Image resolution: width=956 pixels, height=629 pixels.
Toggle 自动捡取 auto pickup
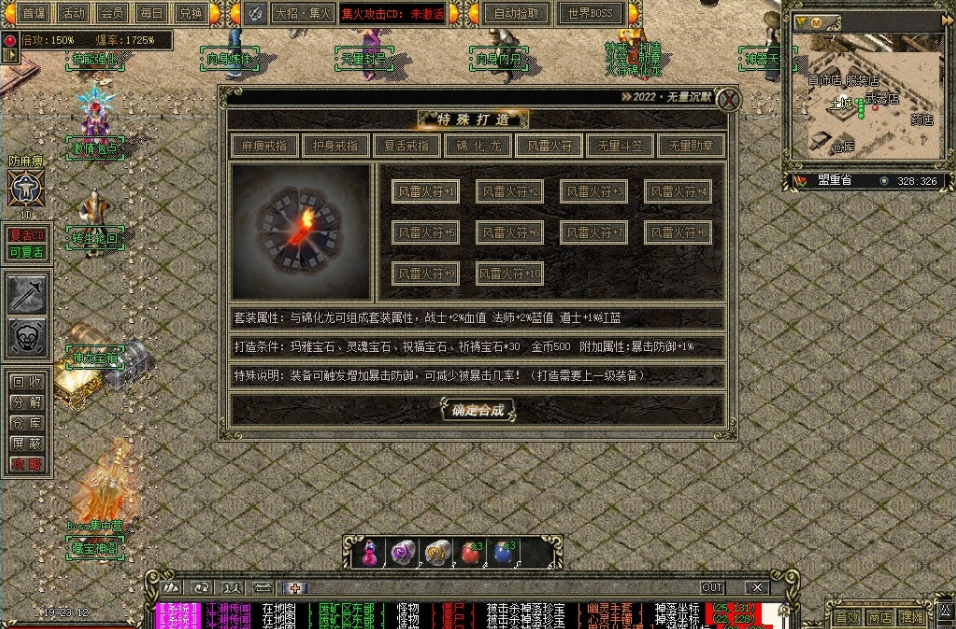[516, 13]
